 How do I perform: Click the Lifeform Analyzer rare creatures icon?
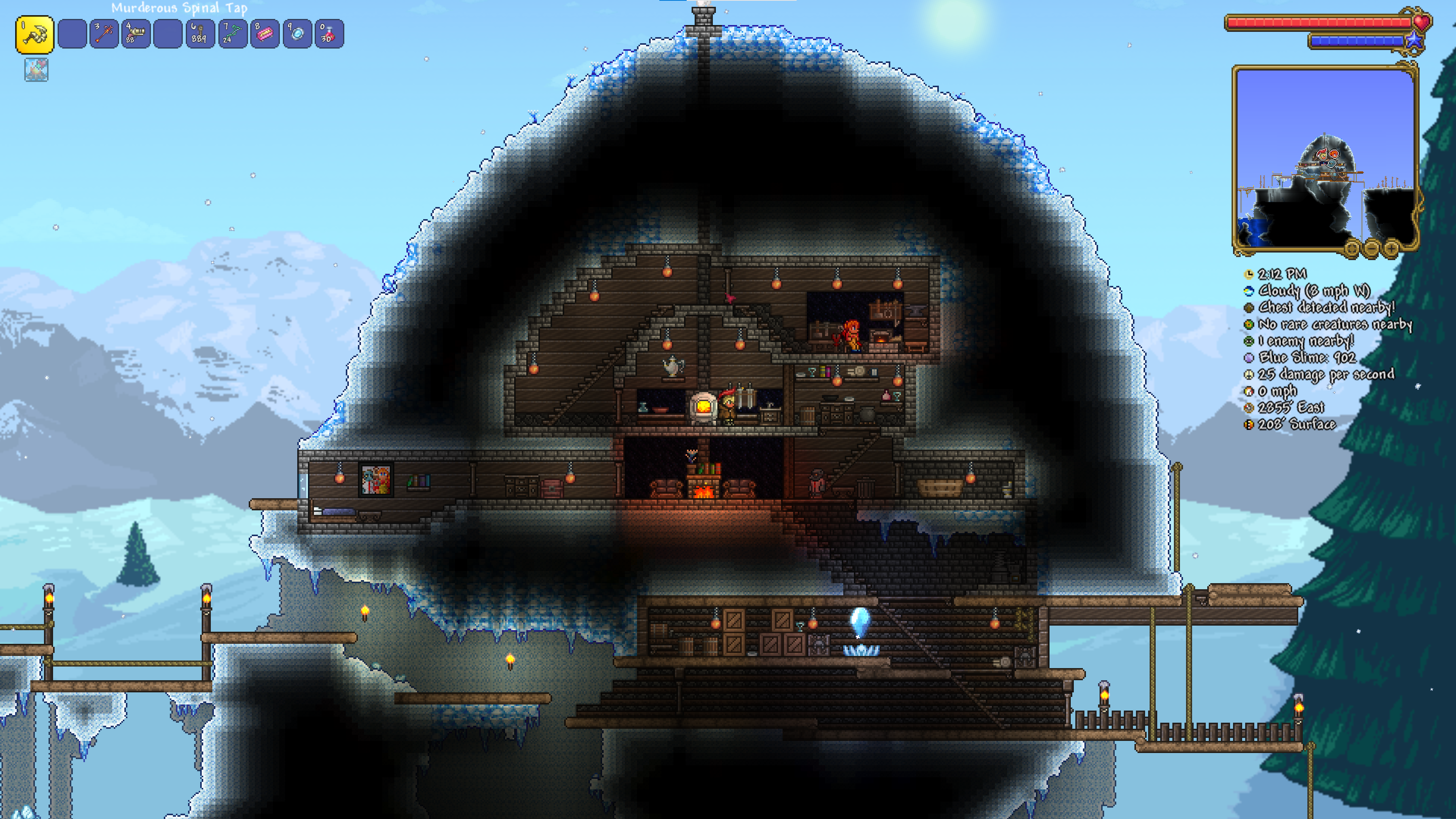[1249, 325]
